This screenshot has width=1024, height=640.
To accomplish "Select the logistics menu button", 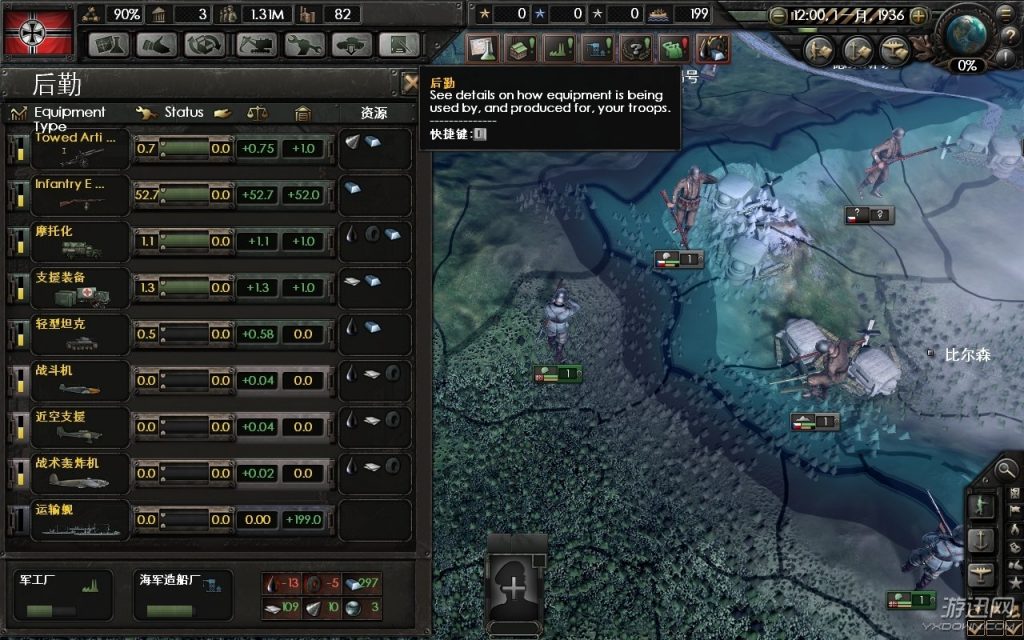I will pos(400,45).
